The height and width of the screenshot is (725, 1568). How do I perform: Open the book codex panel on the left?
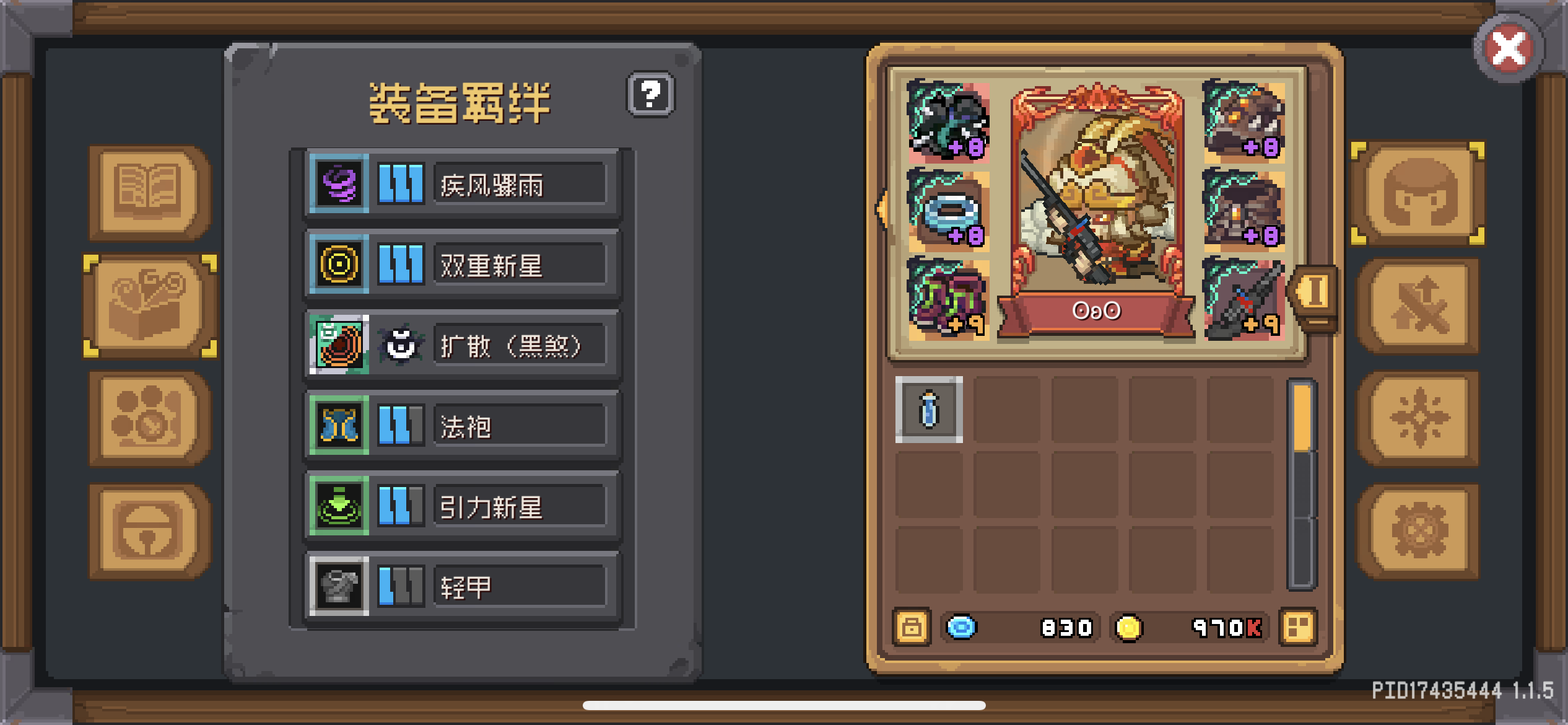tap(149, 192)
